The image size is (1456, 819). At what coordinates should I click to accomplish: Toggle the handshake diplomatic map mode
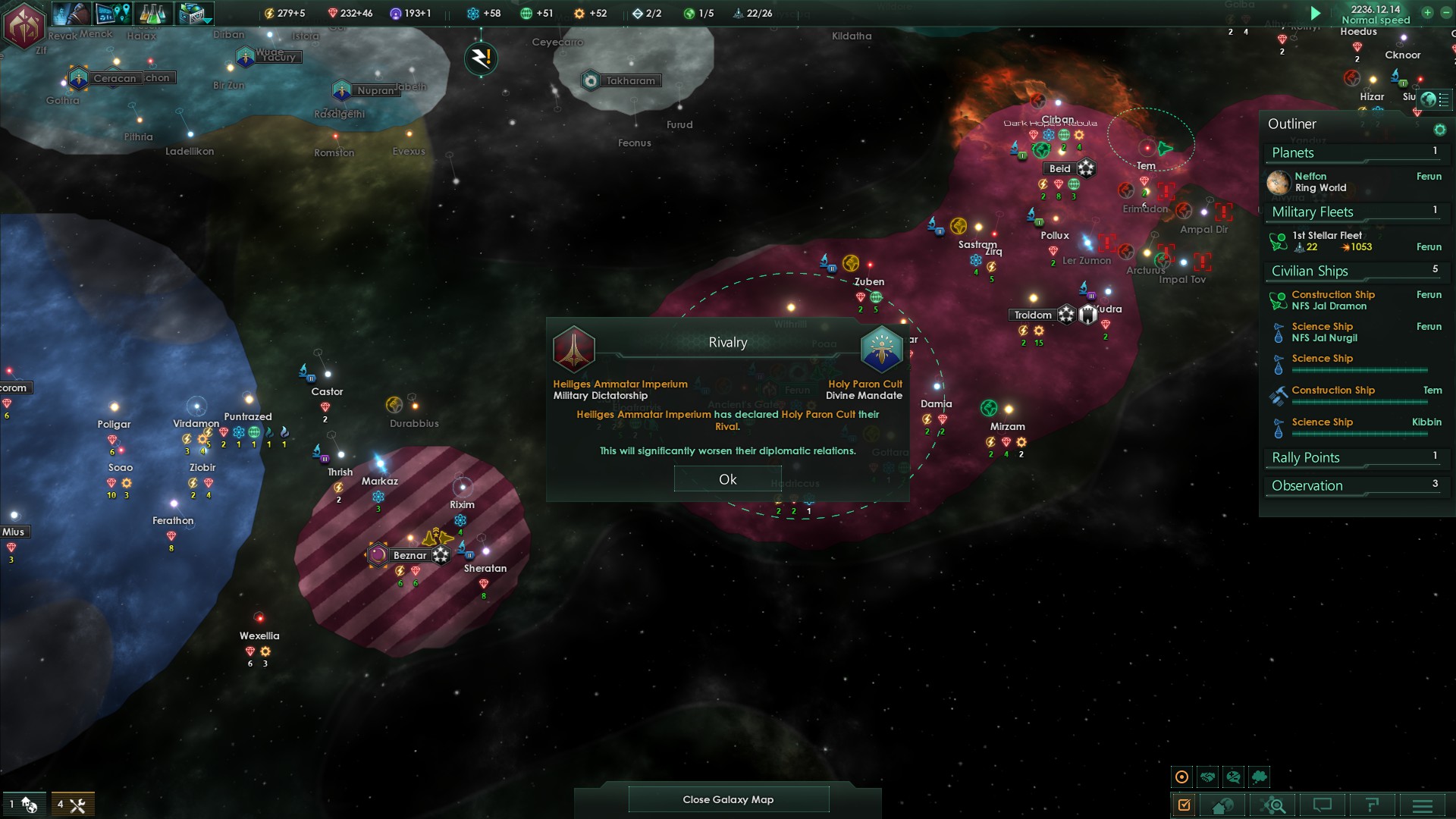tap(1208, 777)
